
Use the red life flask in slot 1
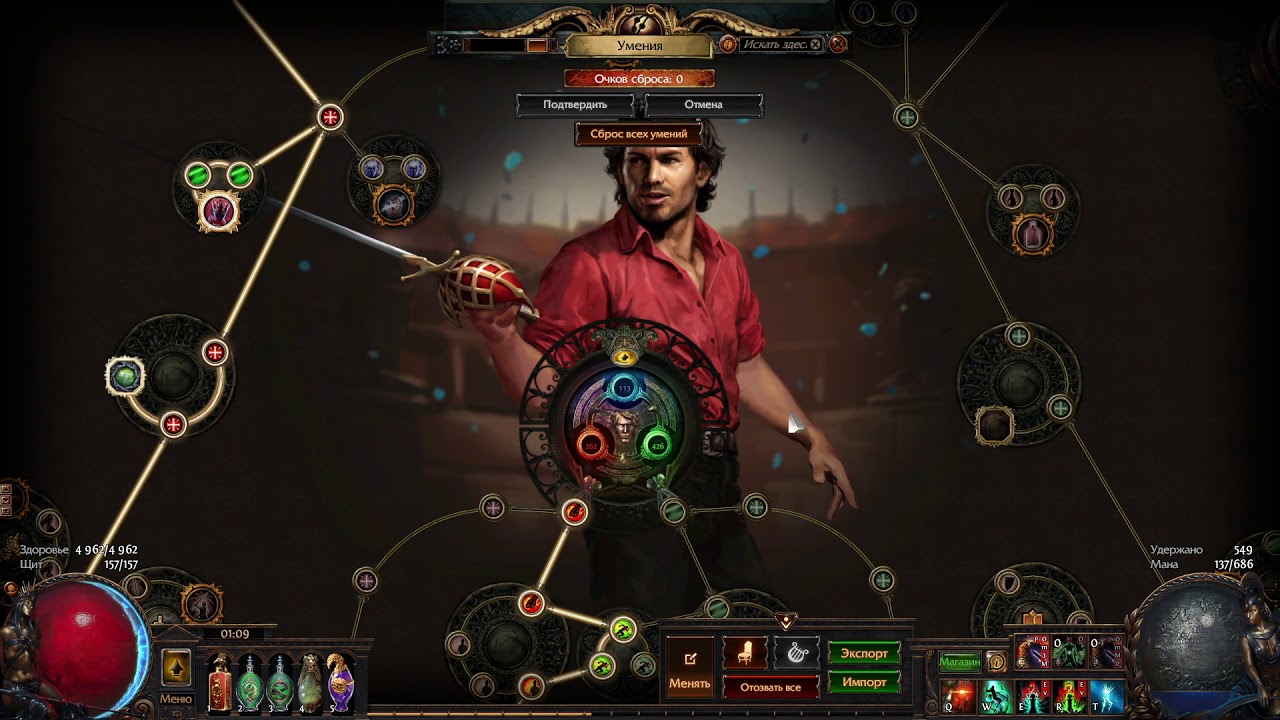pos(220,685)
